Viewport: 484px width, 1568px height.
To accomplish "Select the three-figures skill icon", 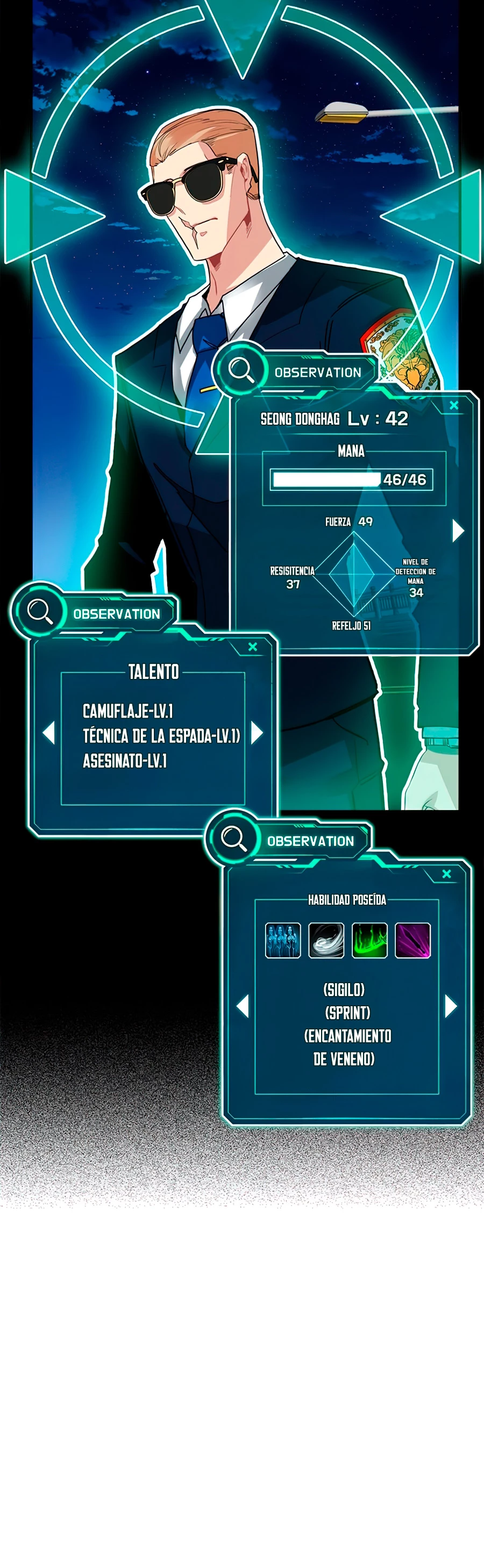I will 283,940.
